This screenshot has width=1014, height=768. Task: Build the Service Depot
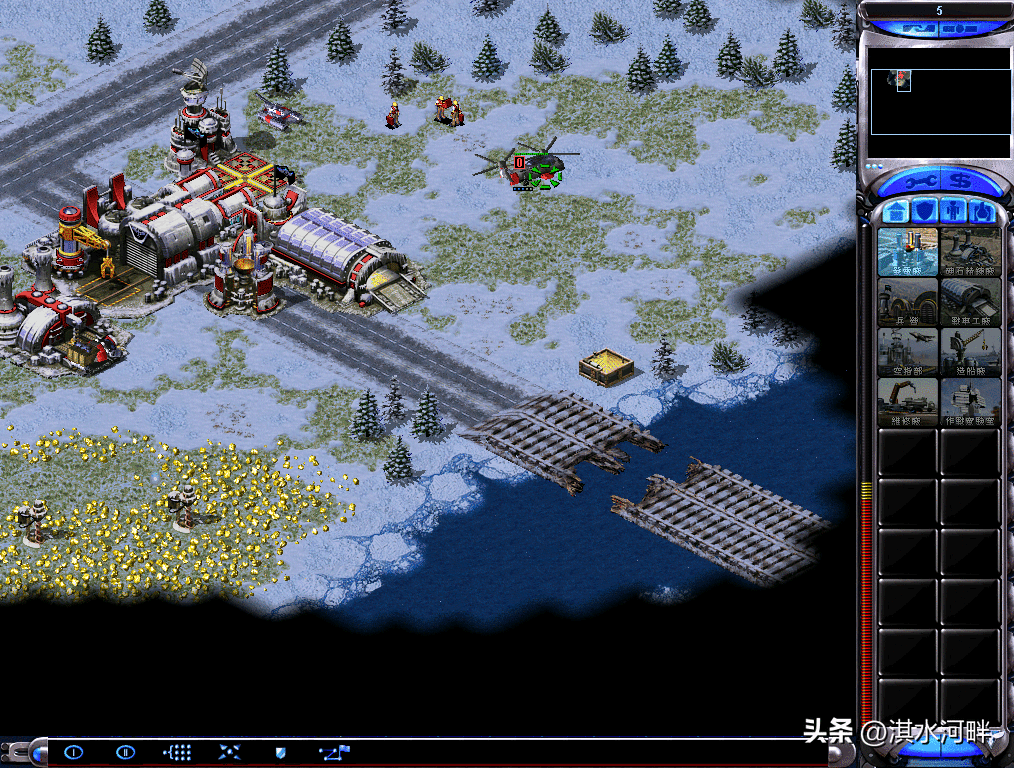tap(908, 402)
